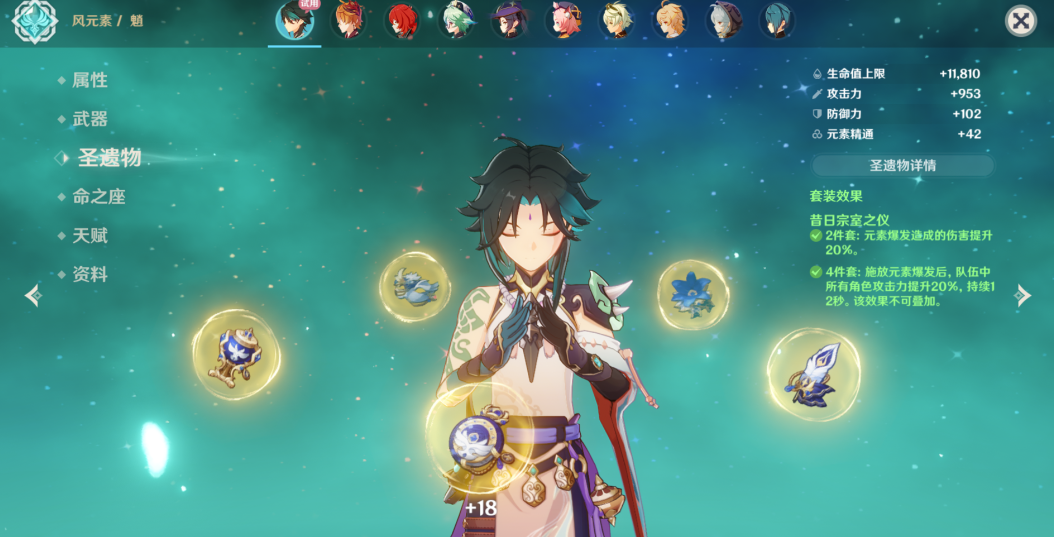This screenshot has width=1054, height=537.
Task: Select the green-haired Sucrose portrait
Action: (456, 21)
